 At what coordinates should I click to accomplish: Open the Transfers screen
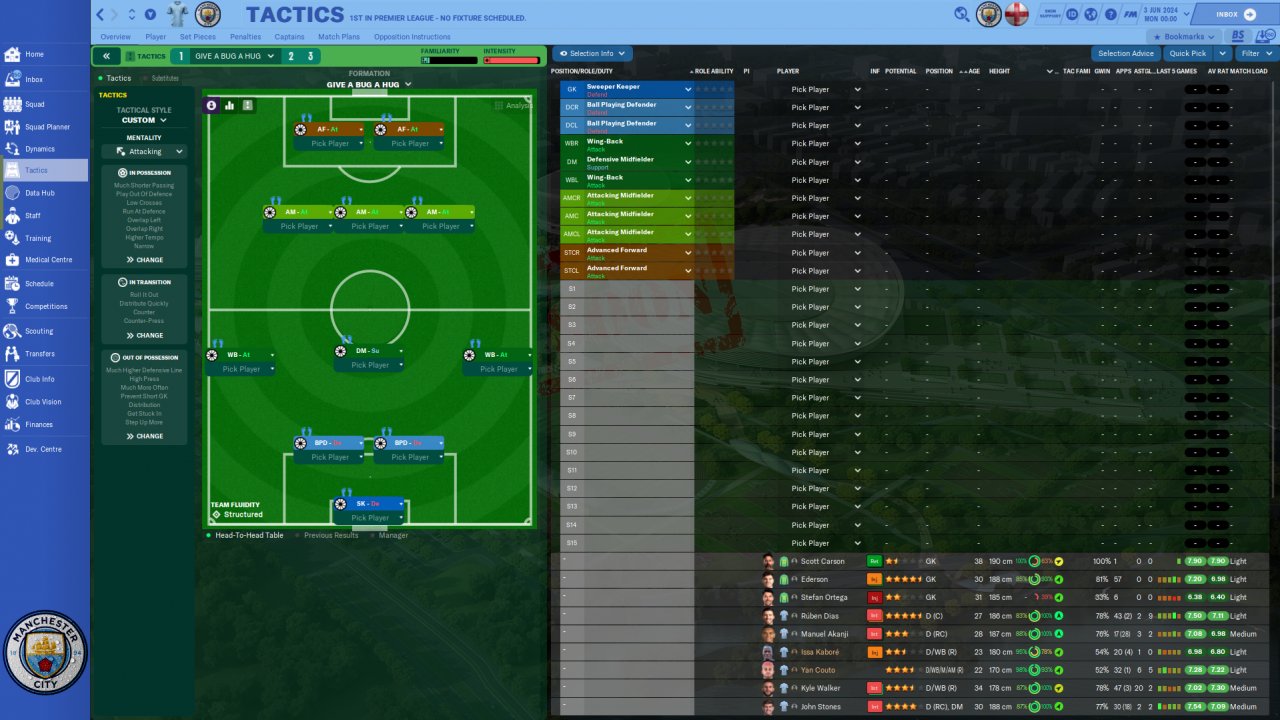(x=39, y=354)
